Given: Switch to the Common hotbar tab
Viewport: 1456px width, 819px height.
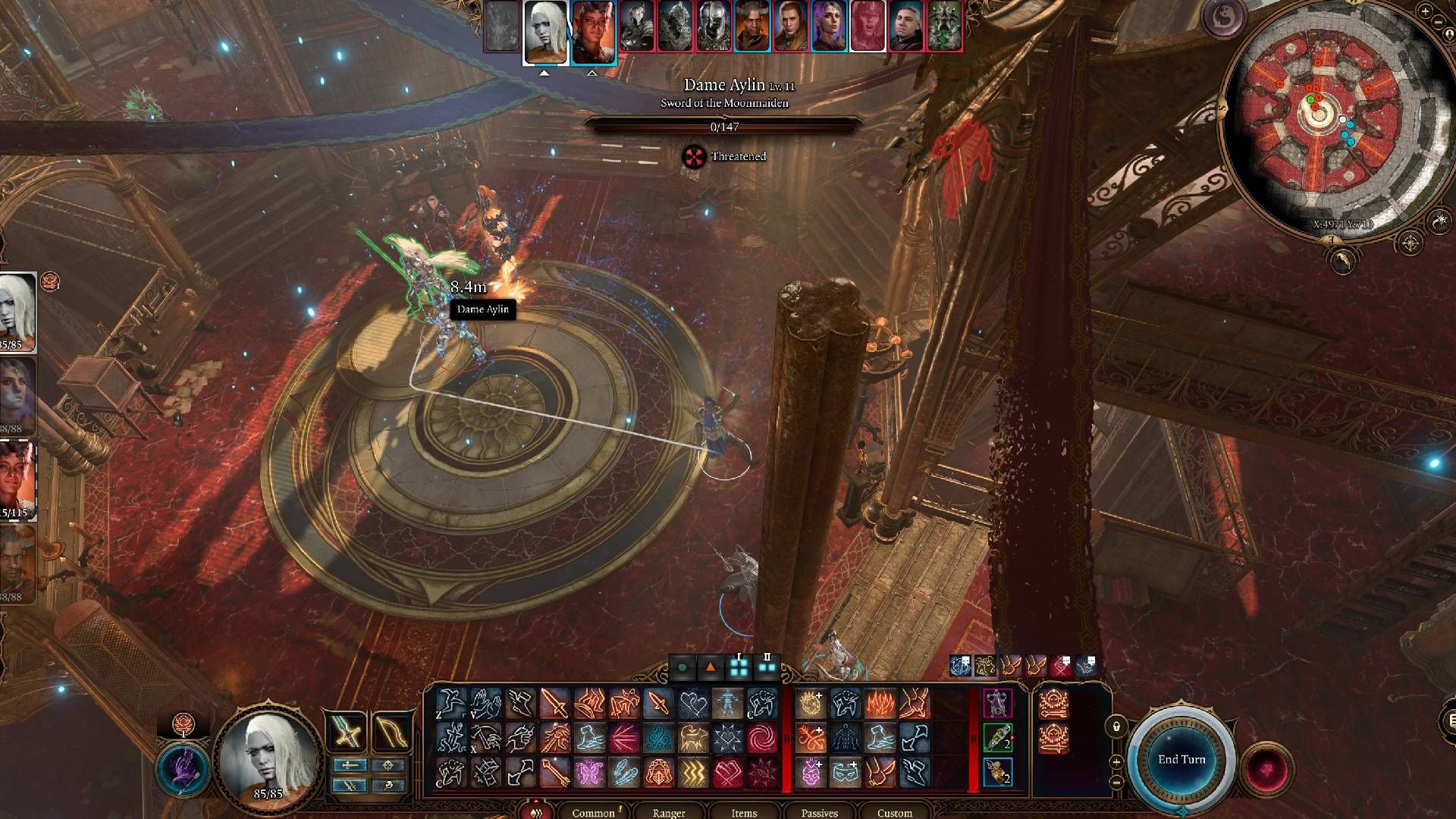Looking at the screenshot, I should [x=593, y=812].
